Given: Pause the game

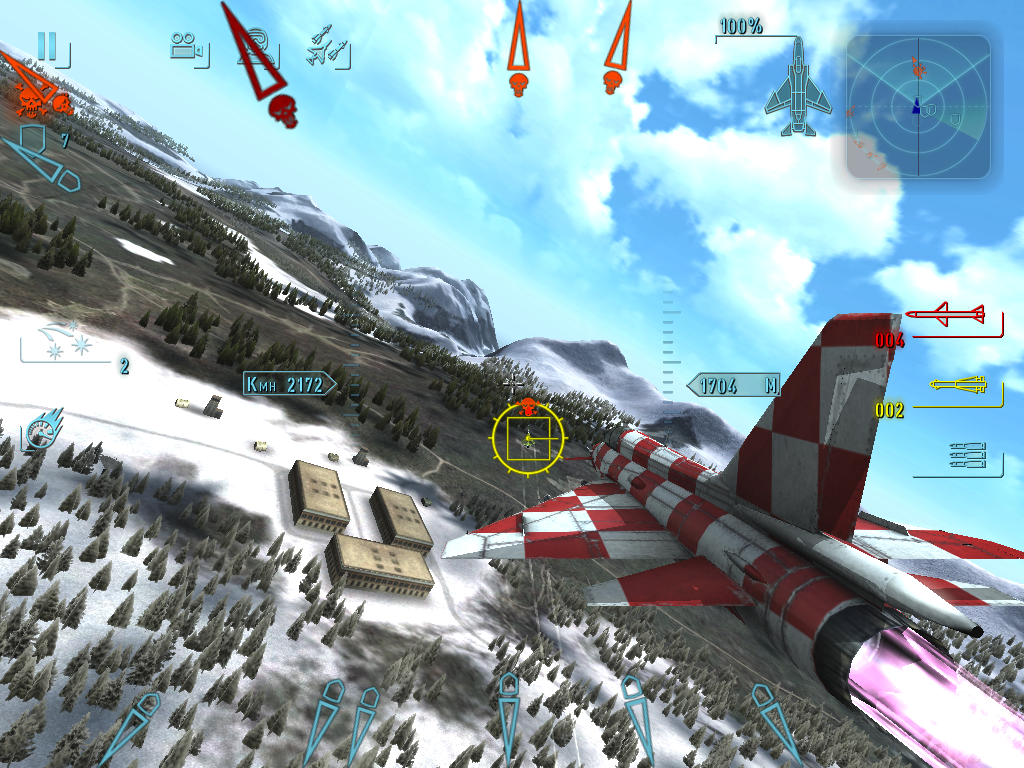Looking at the screenshot, I should click(x=47, y=46).
